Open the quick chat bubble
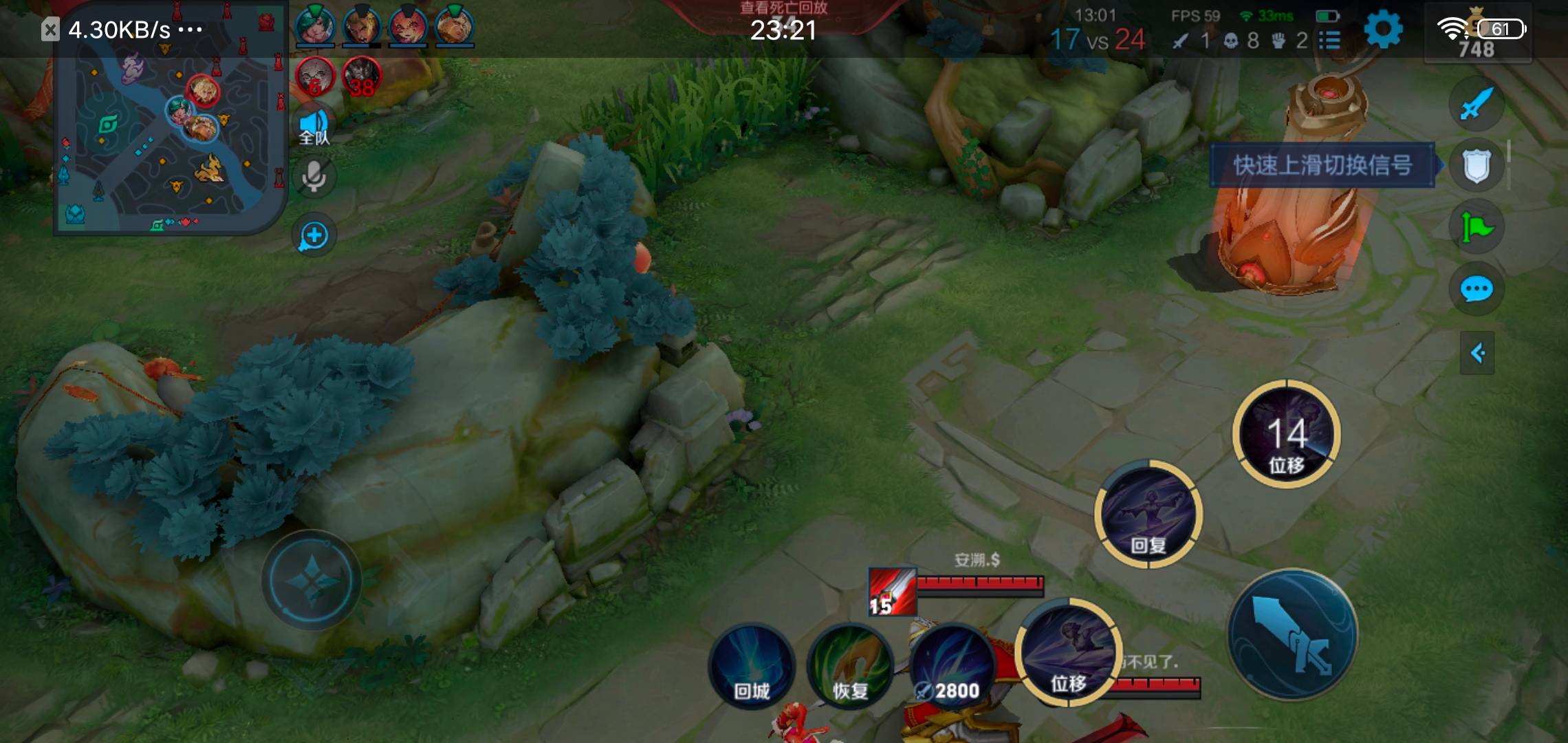The height and width of the screenshot is (743, 1568). pyautogui.click(x=1476, y=289)
